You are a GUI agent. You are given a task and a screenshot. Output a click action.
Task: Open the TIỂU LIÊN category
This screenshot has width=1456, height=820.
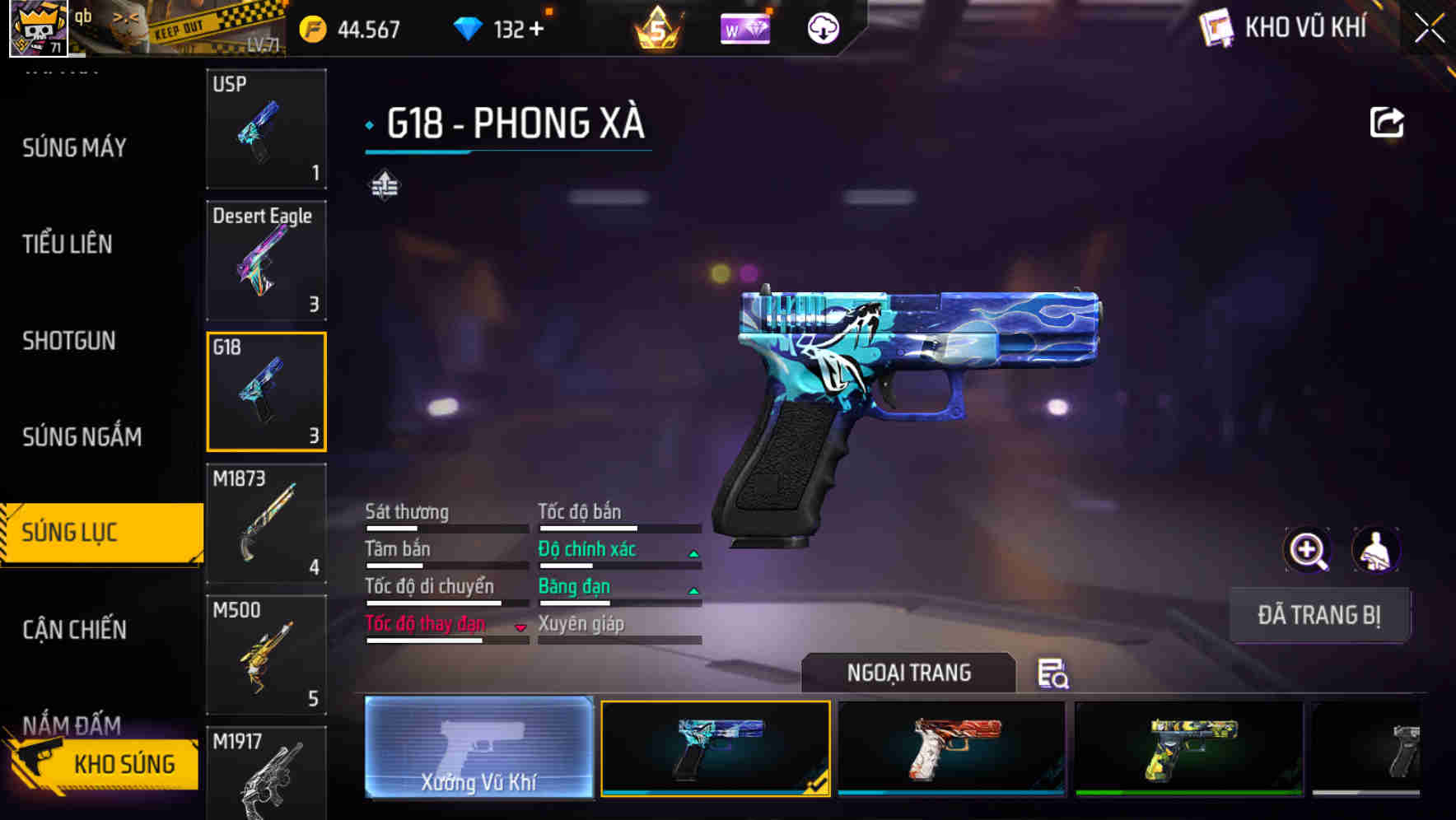pos(66,245)
